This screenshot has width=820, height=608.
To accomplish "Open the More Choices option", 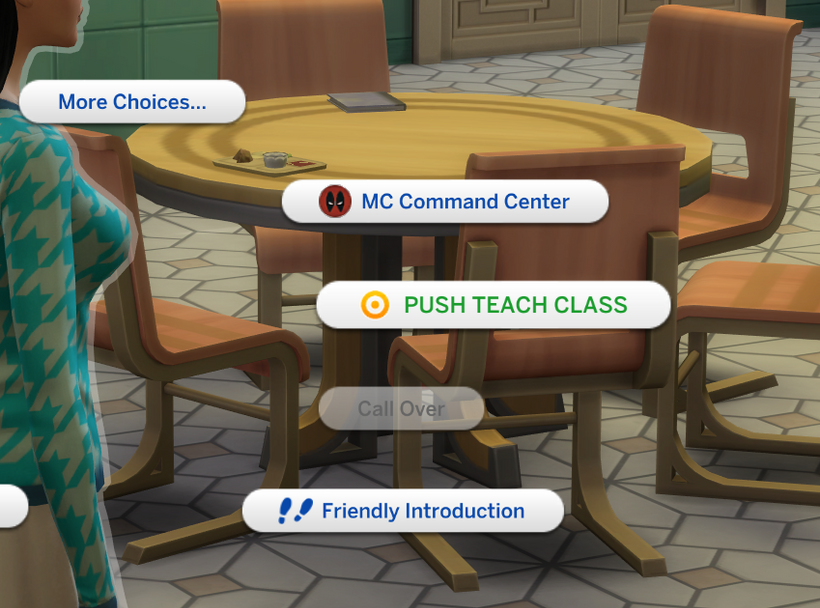I will (132, 102).
